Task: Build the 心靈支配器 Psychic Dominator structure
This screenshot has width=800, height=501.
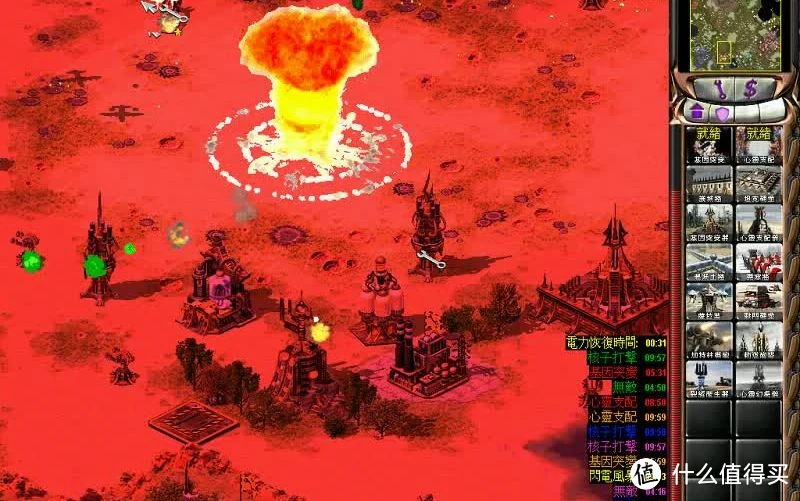Action: click(x=759, y=223)
